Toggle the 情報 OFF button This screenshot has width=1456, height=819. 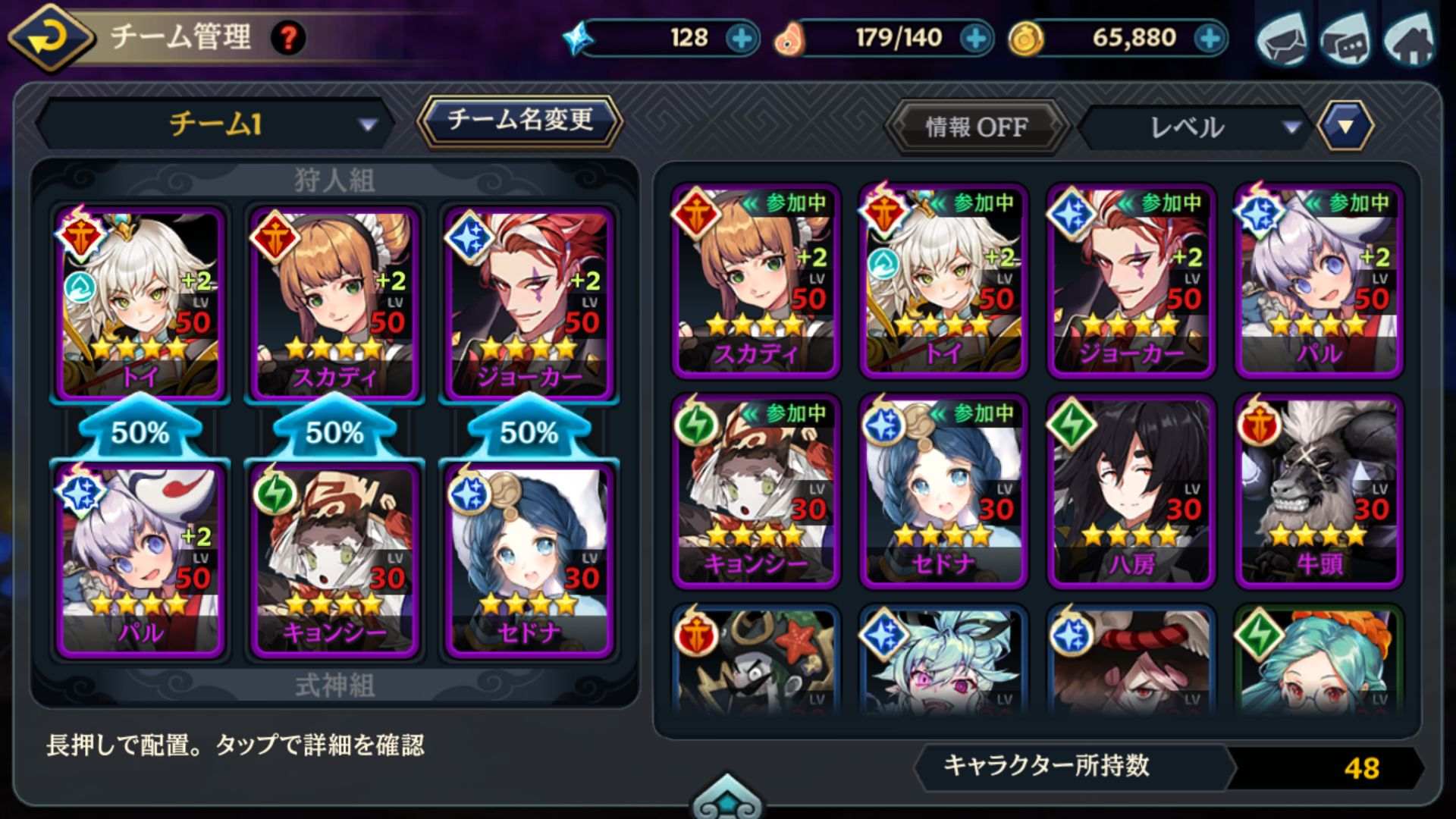click(977, 127)
